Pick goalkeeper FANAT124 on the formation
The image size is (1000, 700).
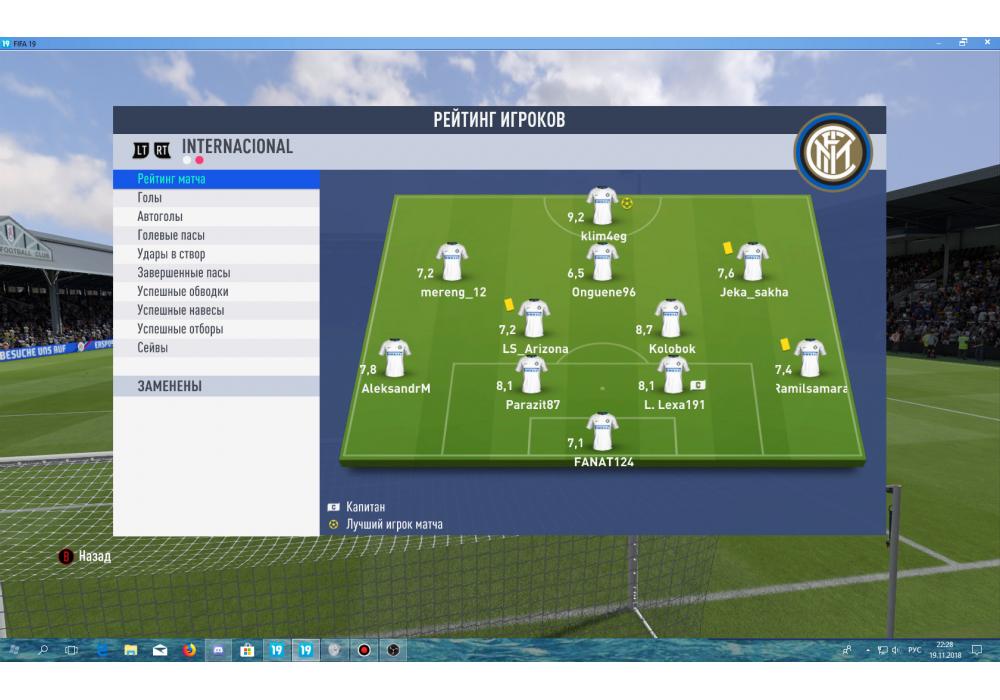click(602, 433)
